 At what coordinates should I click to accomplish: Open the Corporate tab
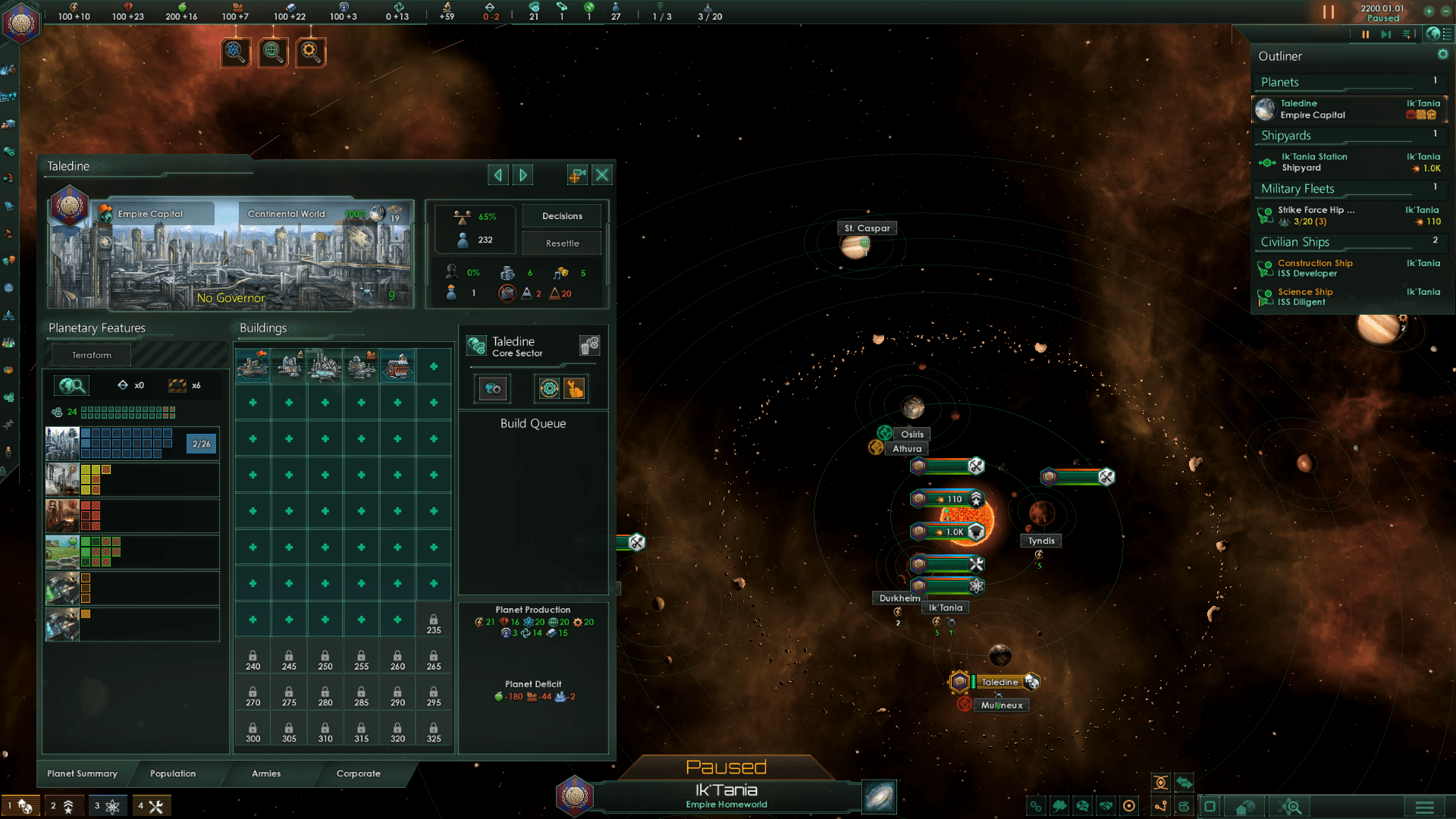click(359, 773)
